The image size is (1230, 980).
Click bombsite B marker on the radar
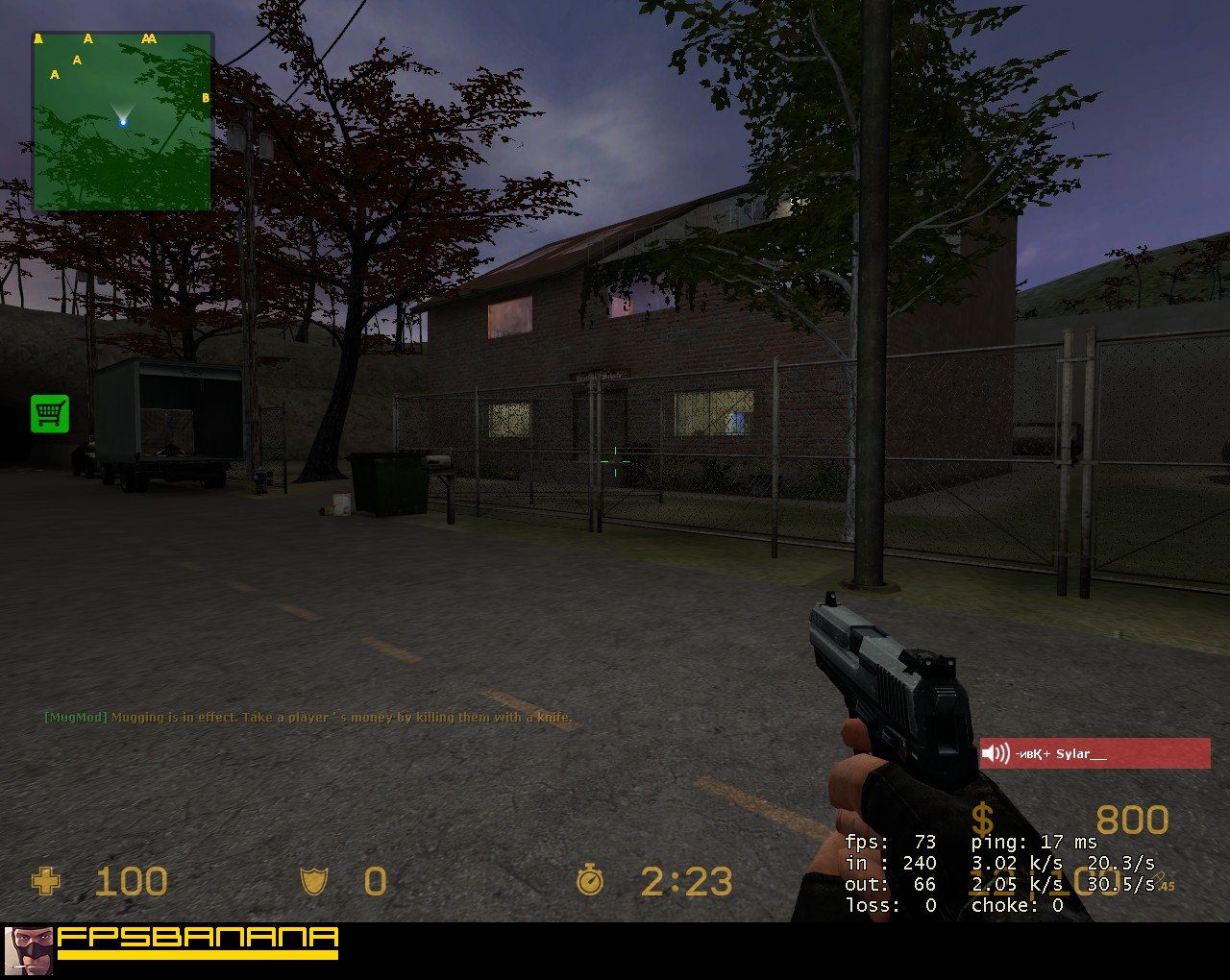pyautogui.click(x=205, y=96)
